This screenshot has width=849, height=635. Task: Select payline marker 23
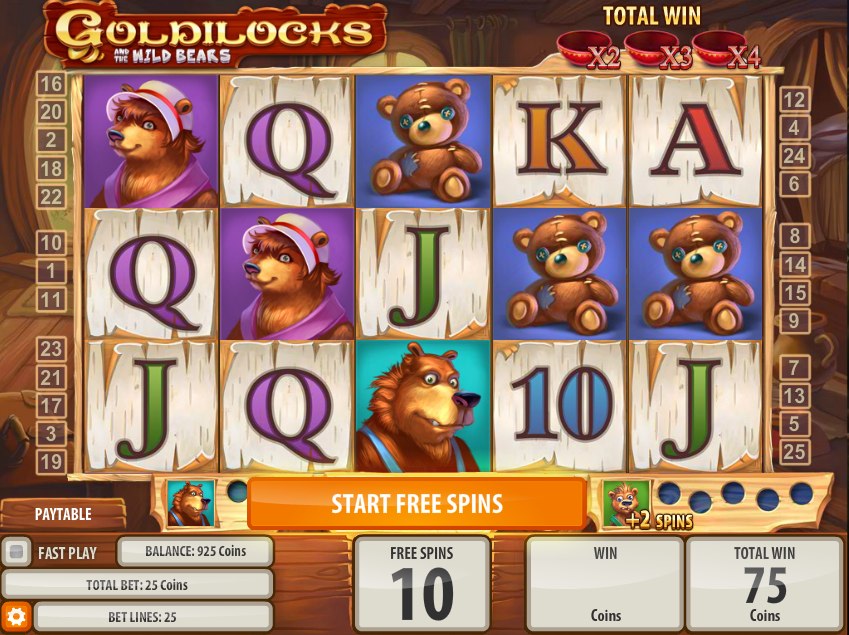(50, 348)
